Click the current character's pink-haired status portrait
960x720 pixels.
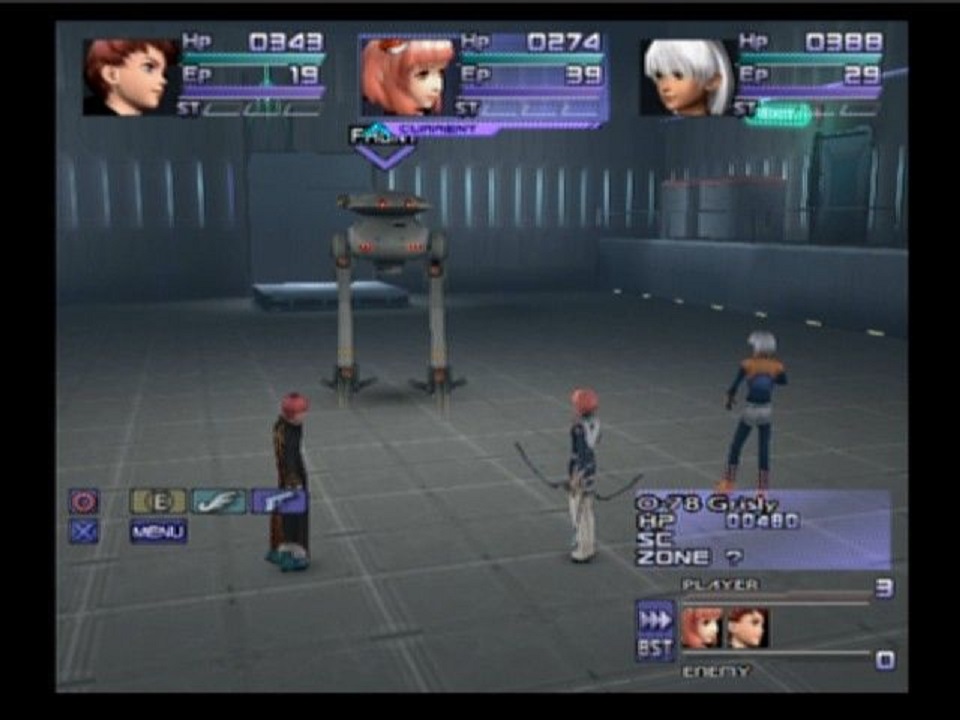[407, 77]
